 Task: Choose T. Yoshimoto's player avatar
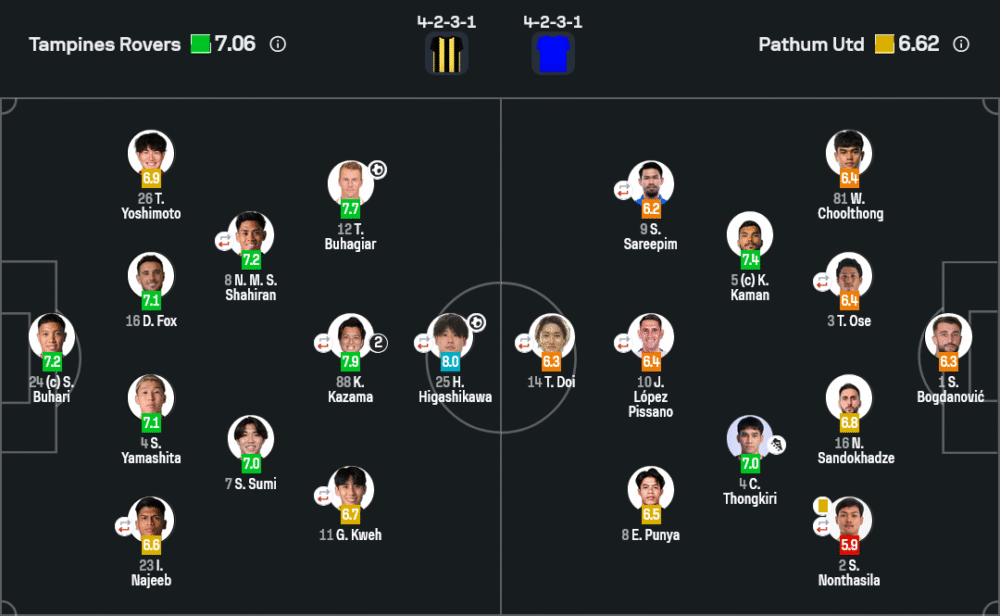151,153
